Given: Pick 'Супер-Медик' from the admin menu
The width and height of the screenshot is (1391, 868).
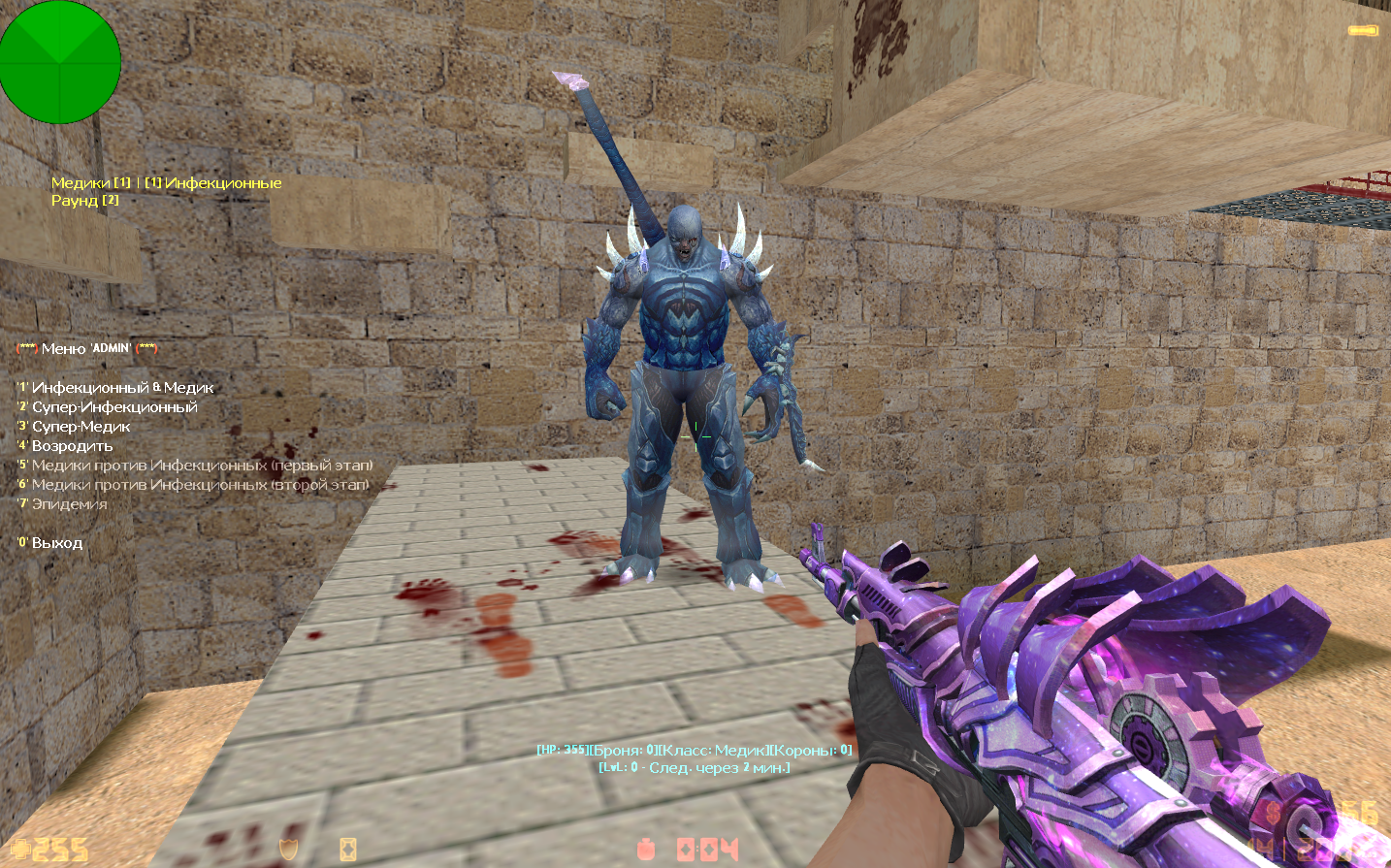Looking at the screenshot, I should (81, 427).
